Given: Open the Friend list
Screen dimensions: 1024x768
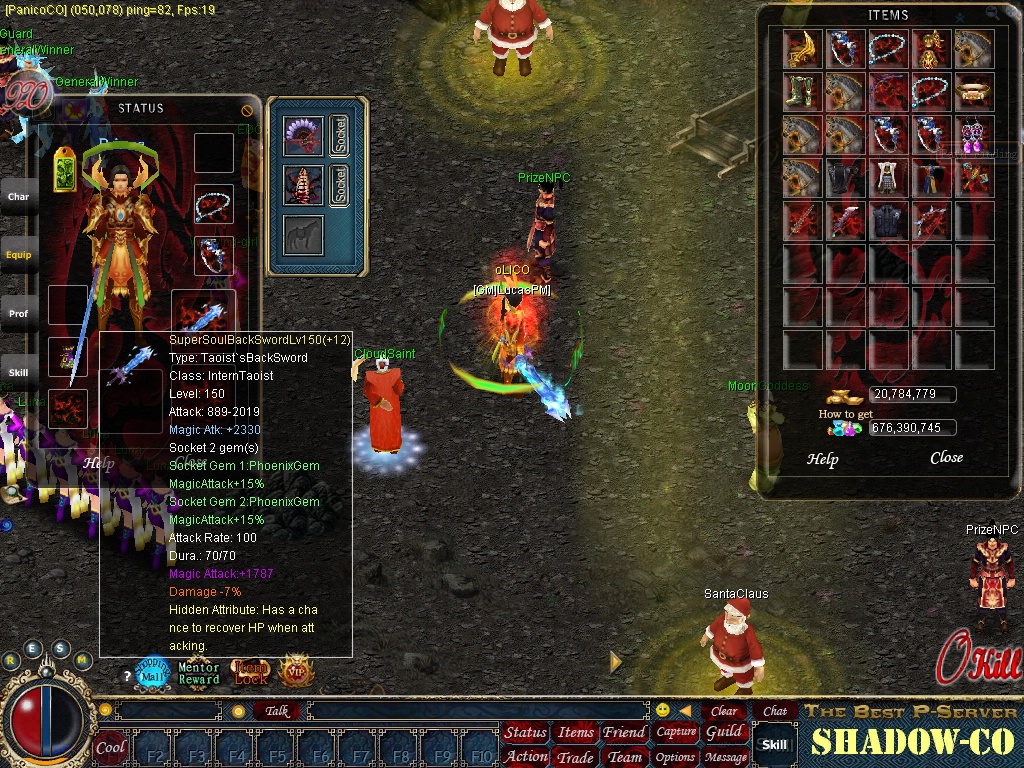Looking at the screenshot, I should pos(624,733).
